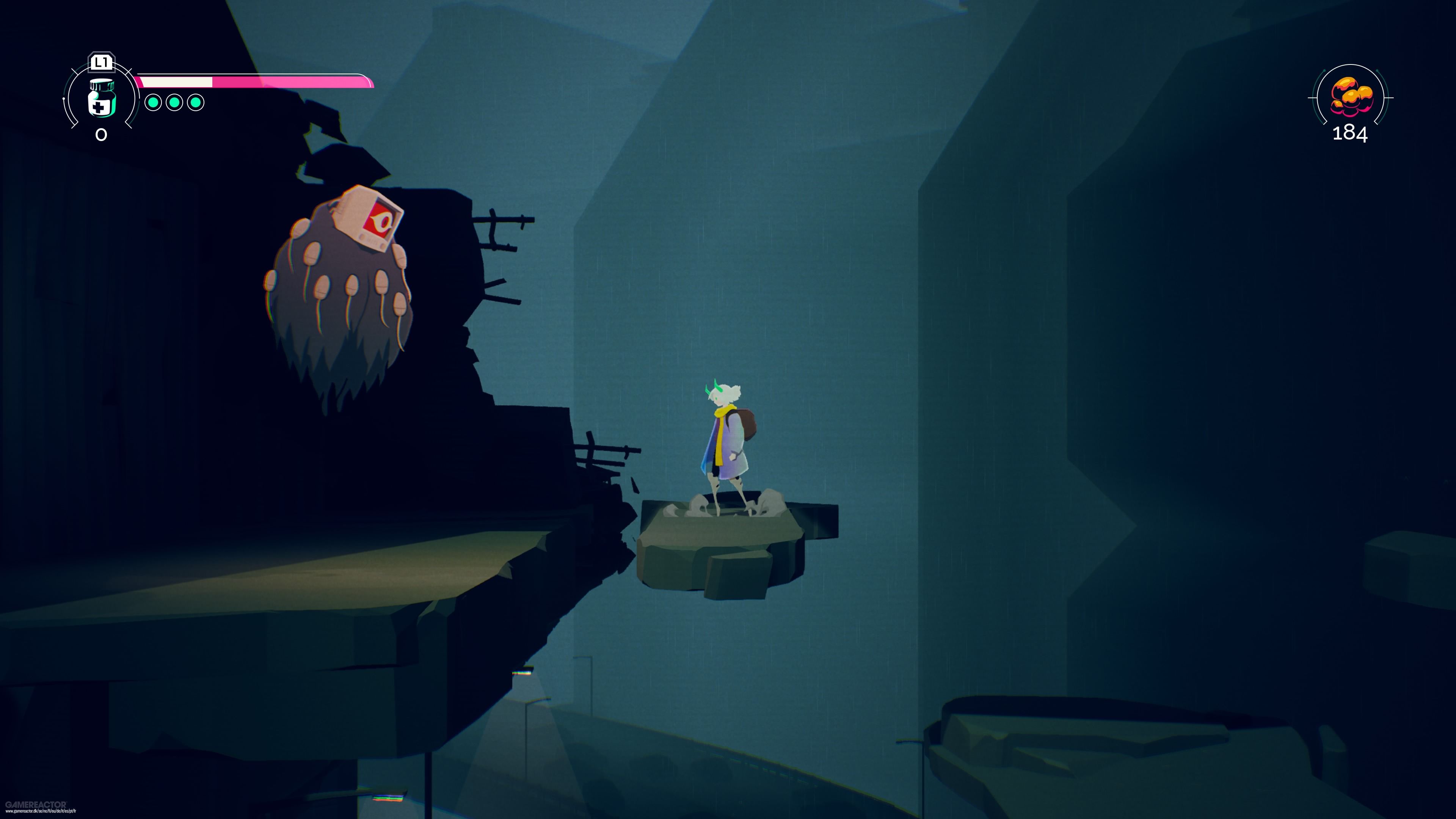Toggle the white segment of the health bar
The width and height of the screenshot is (1456, 819).
point(176,82)
